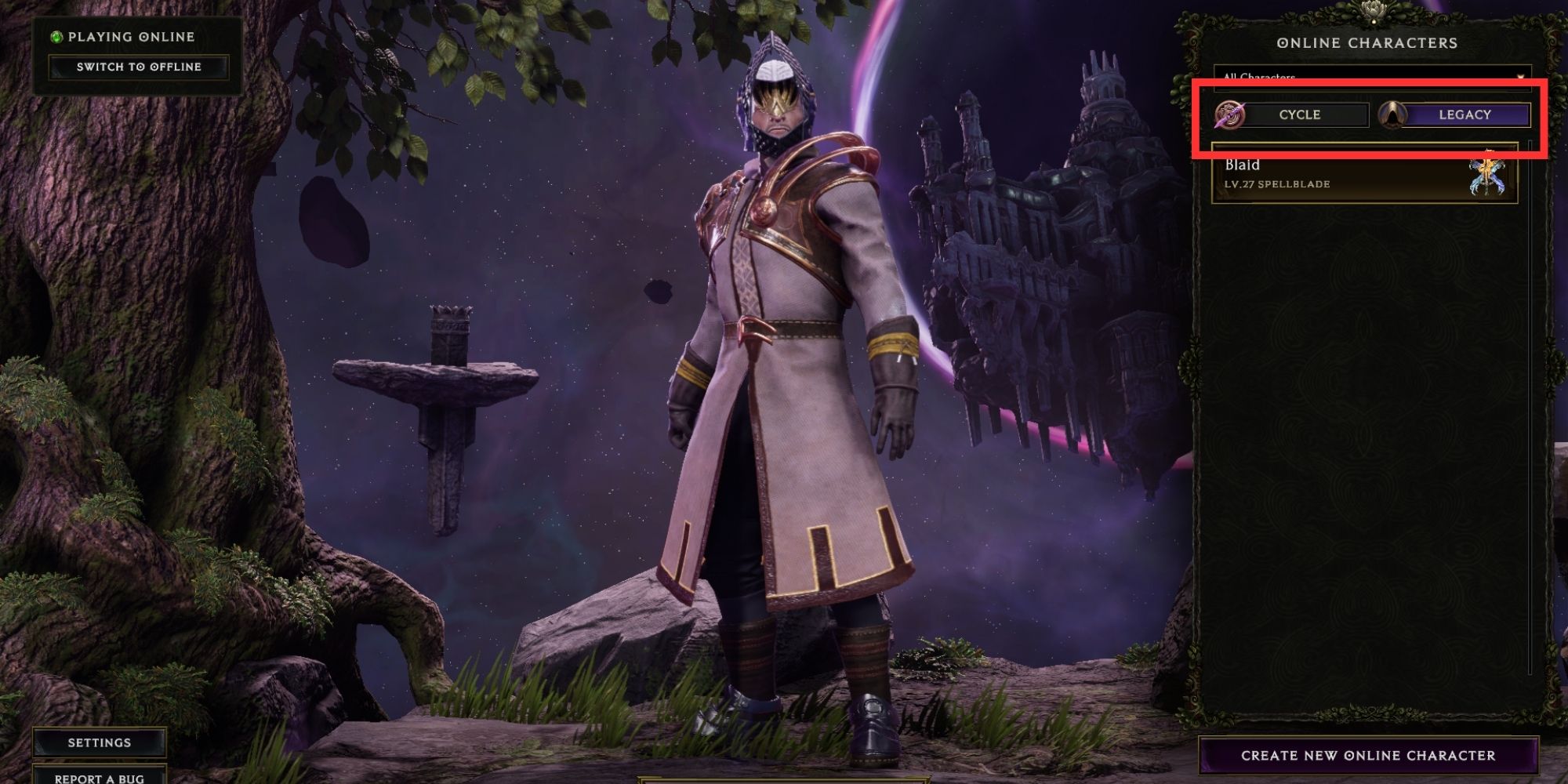Switch to Legacy characters tab
The height and width of the screenshot is (784, 1568).
click(1464, 115)
